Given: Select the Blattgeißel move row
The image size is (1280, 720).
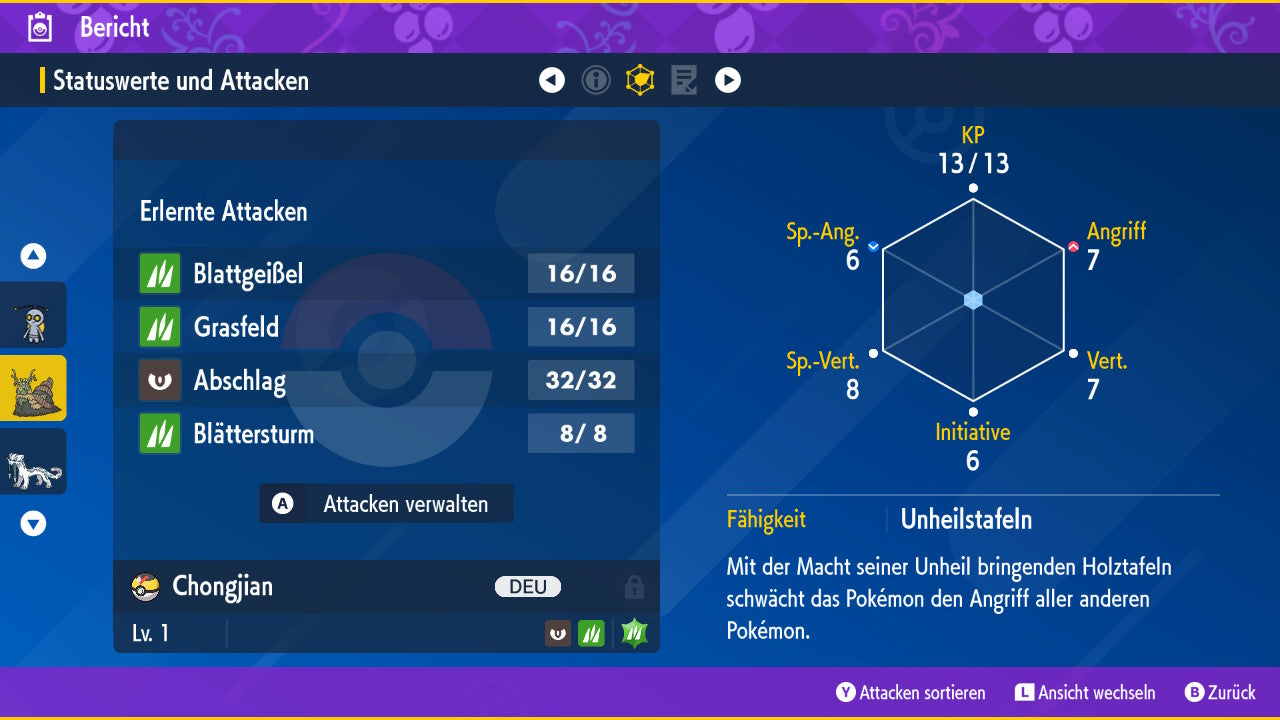Looking at the screenshot, I should (386, 273).
